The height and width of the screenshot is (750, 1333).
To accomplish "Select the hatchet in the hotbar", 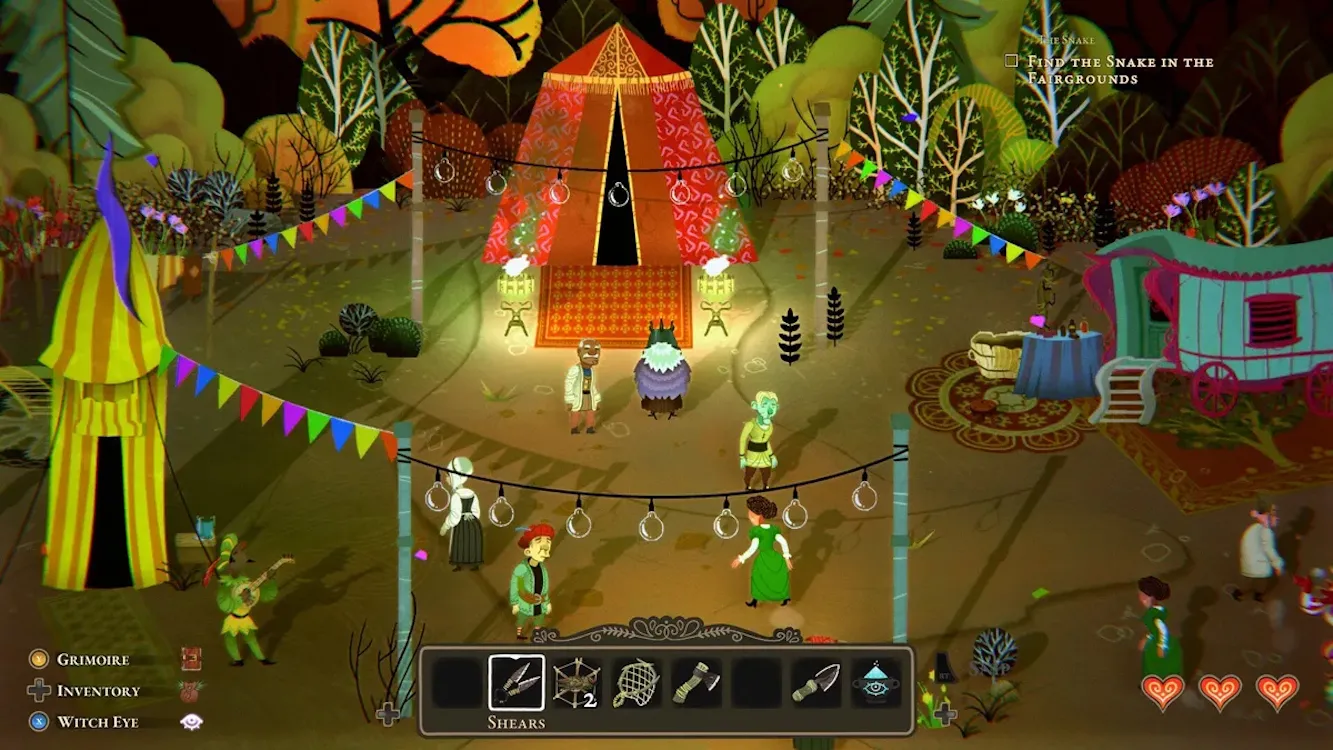I will (x=695, y=683).
